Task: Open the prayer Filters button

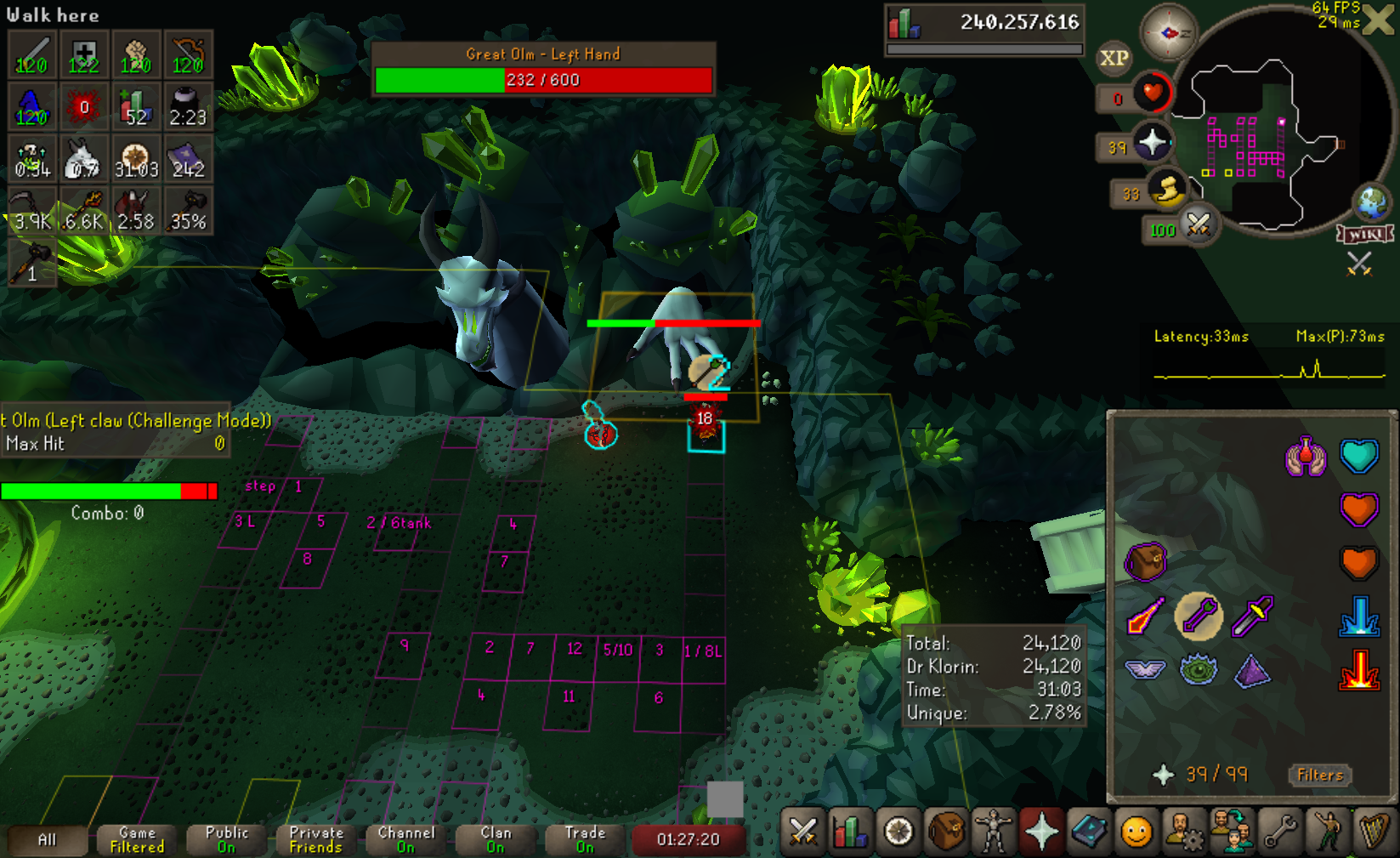Action: [1320, 775]
